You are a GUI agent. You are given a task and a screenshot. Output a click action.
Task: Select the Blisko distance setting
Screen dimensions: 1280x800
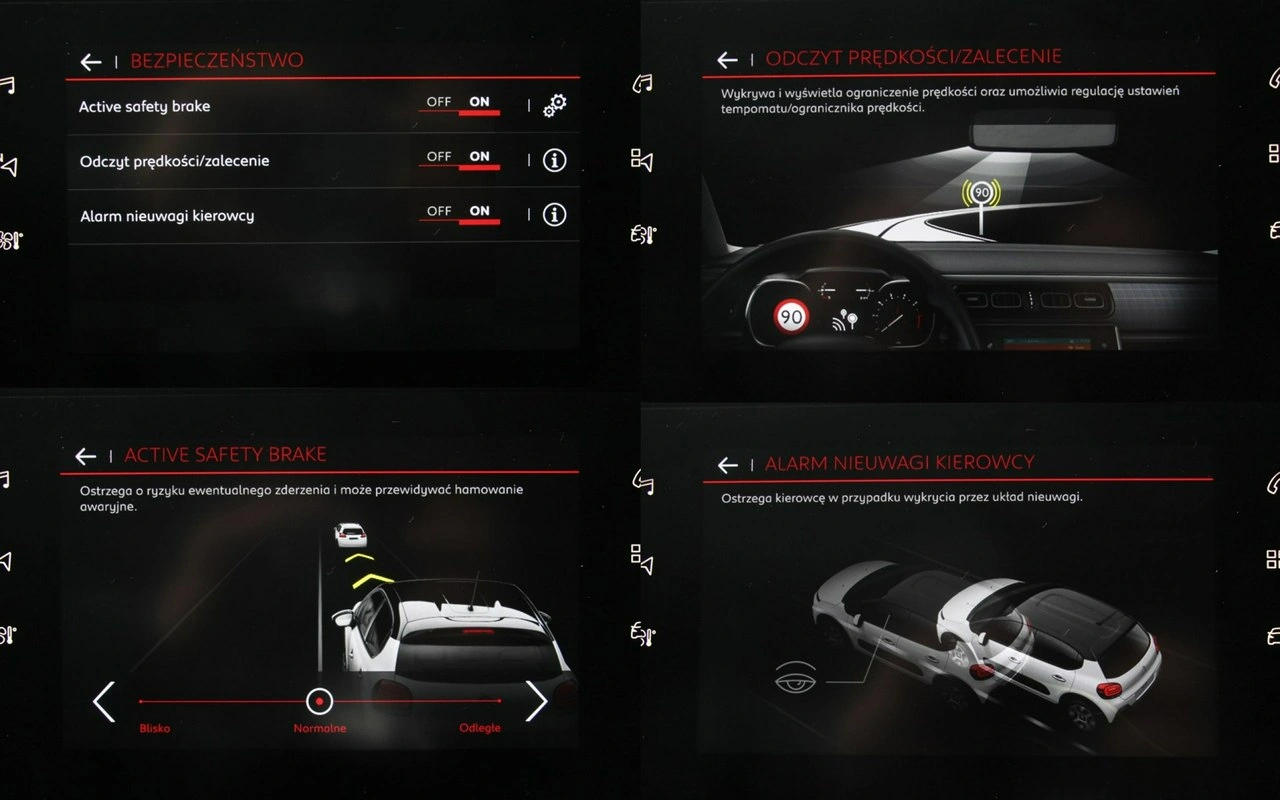point(155,727)
